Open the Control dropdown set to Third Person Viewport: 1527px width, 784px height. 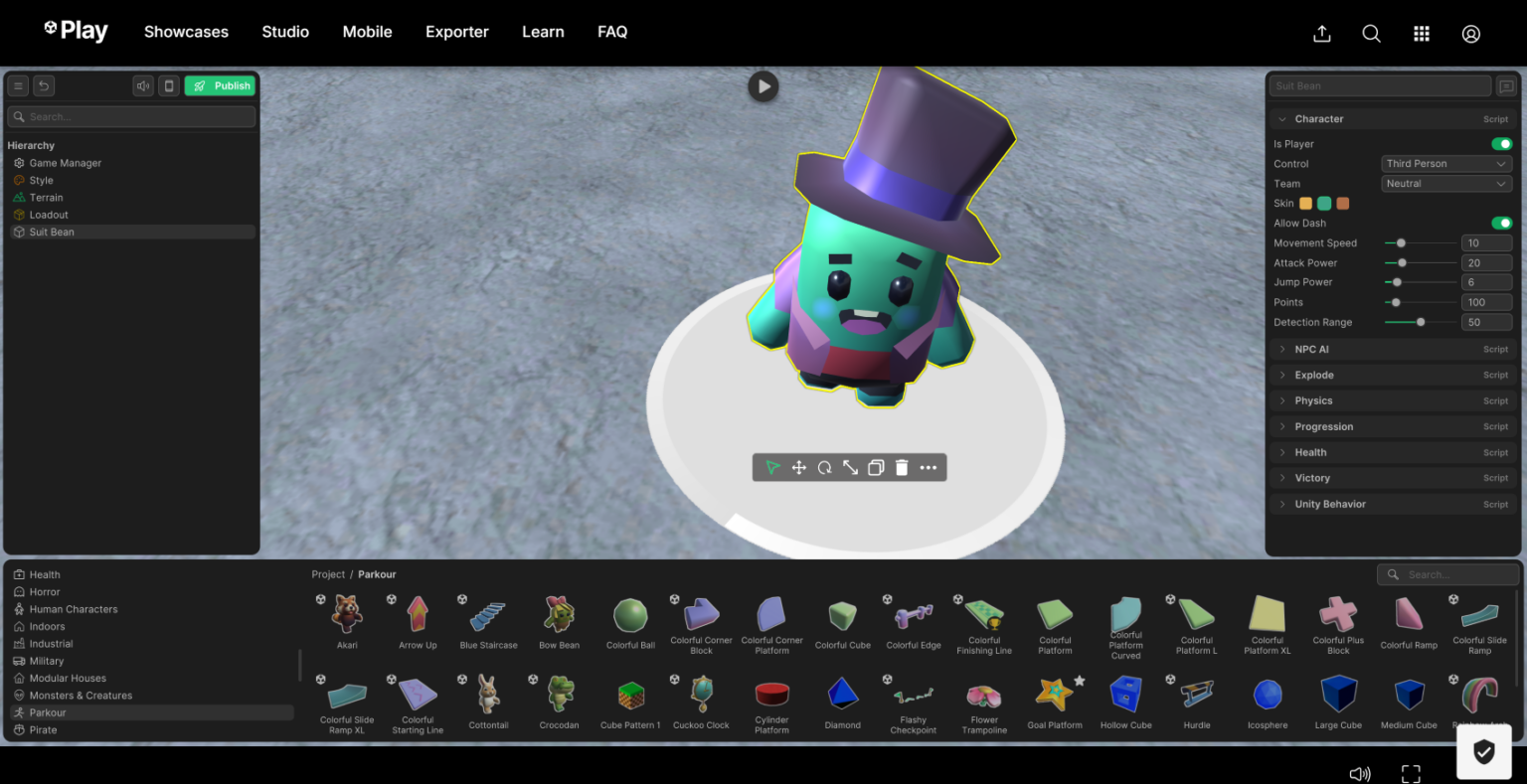[x=1445, y=163]
